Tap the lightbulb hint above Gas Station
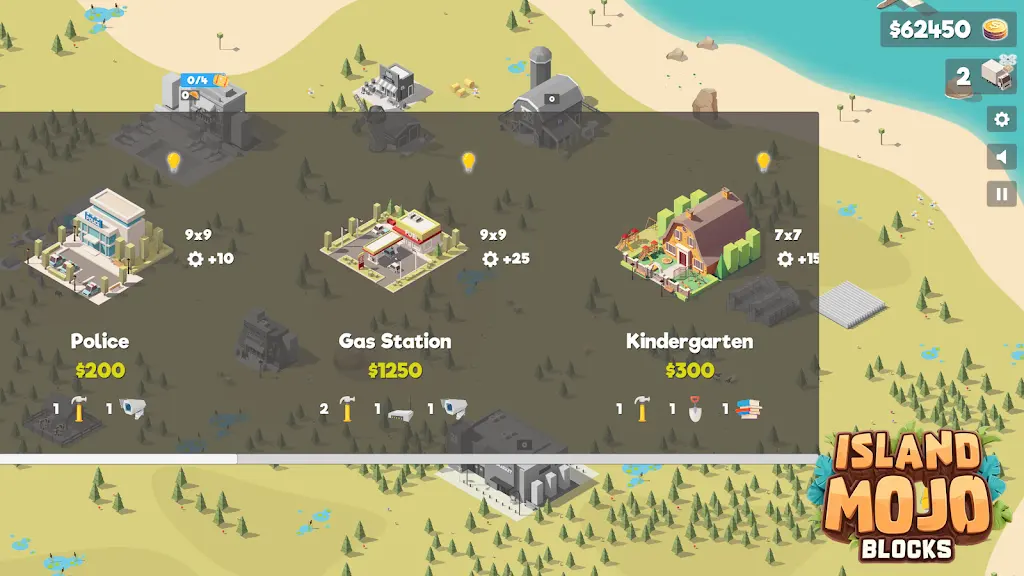This screenshot has height=576, width=1024. [x=468, y=162]
